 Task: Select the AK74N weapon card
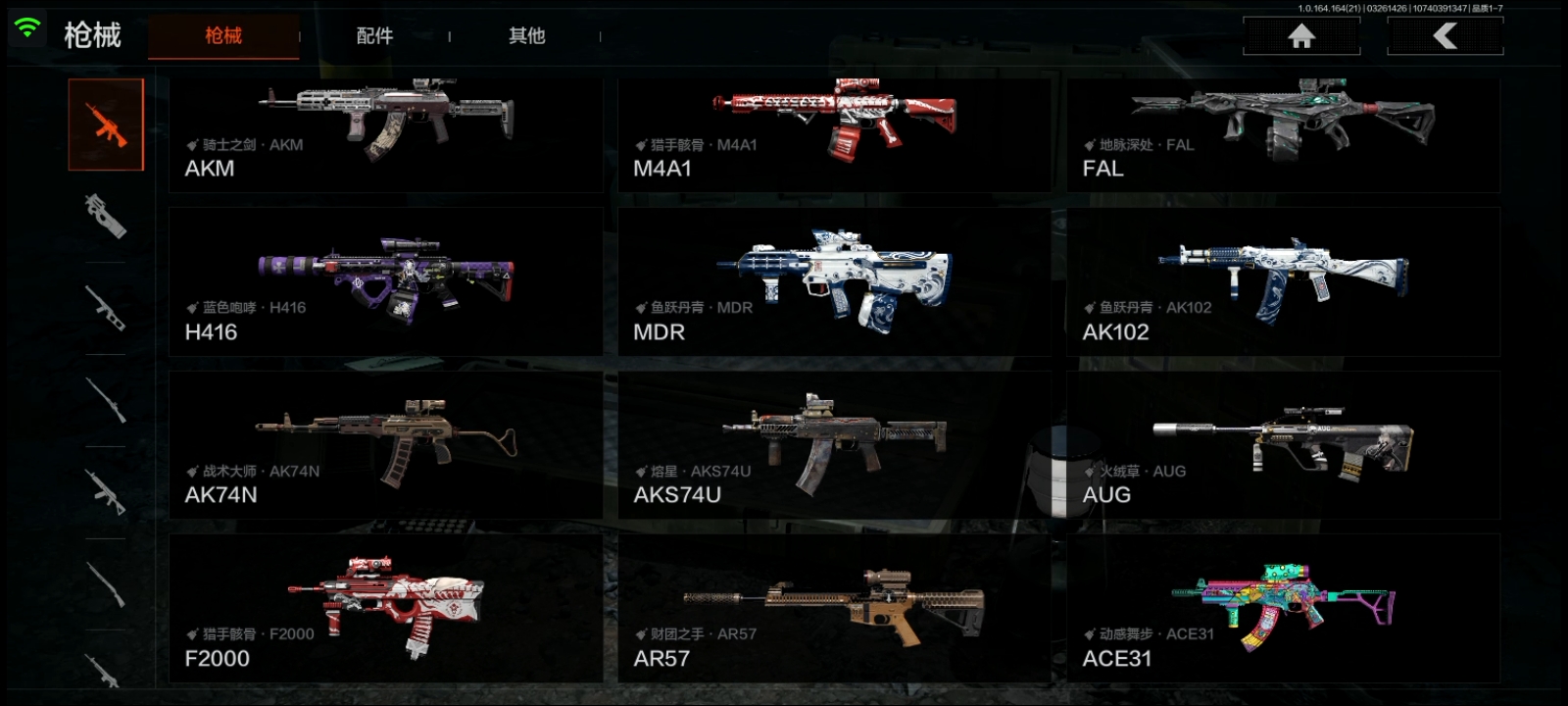coord(386,445)
